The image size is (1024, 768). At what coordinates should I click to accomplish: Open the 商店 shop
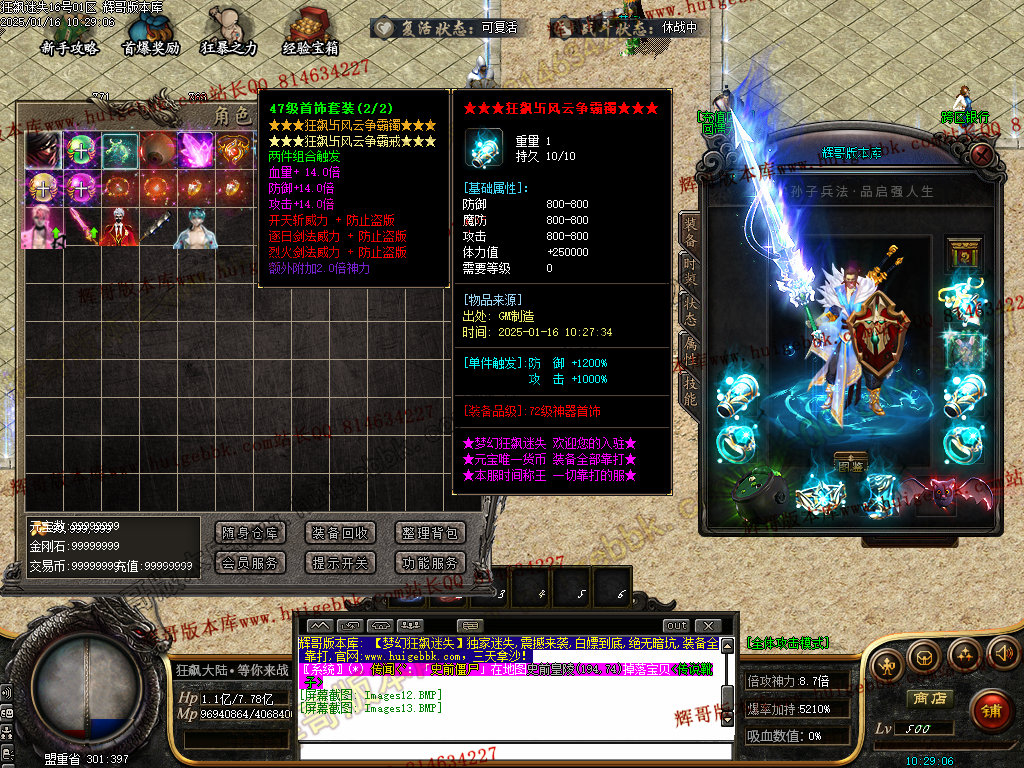[927, 698]
